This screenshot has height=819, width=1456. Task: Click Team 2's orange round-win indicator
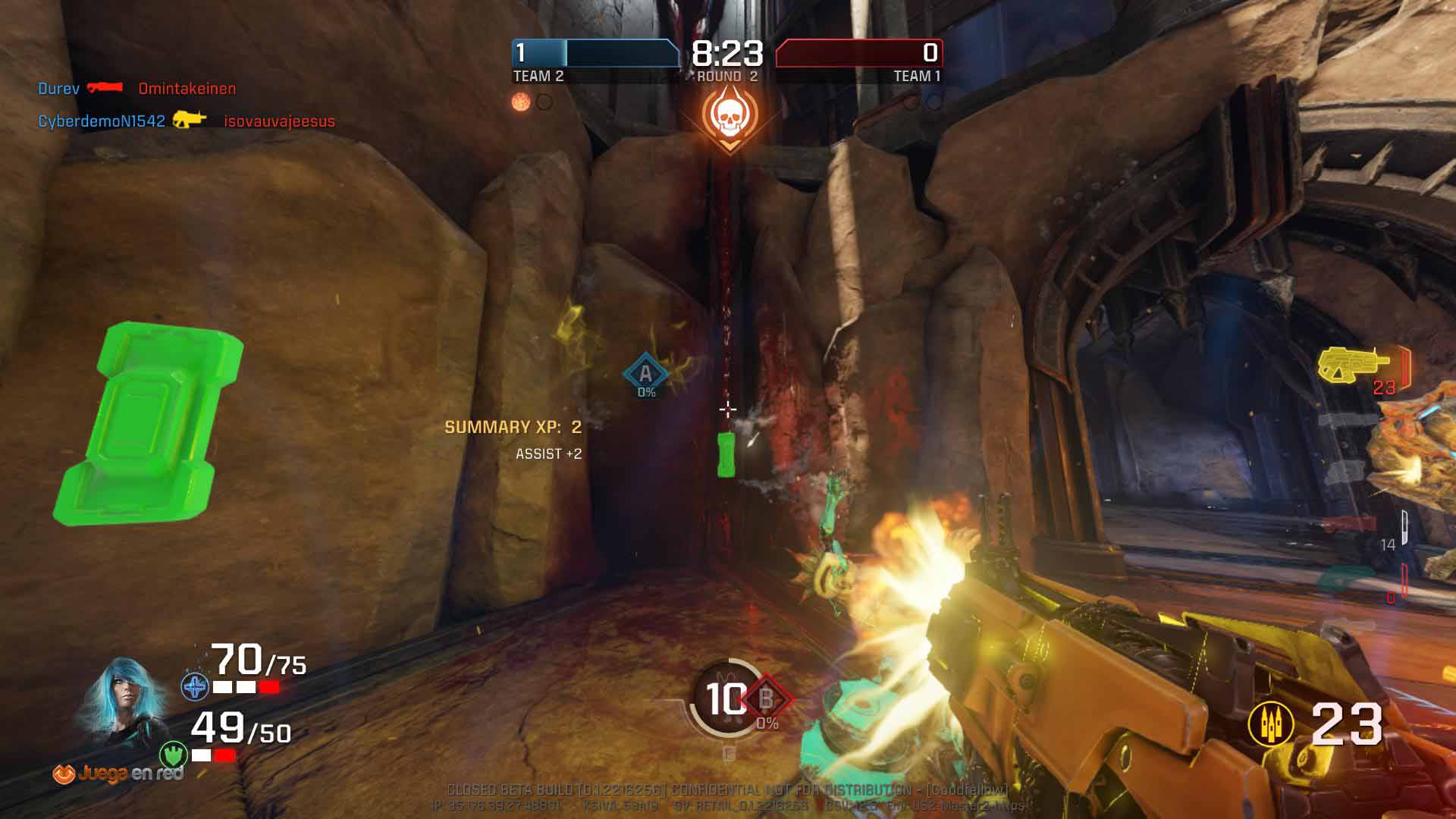[x=521, y=102]
